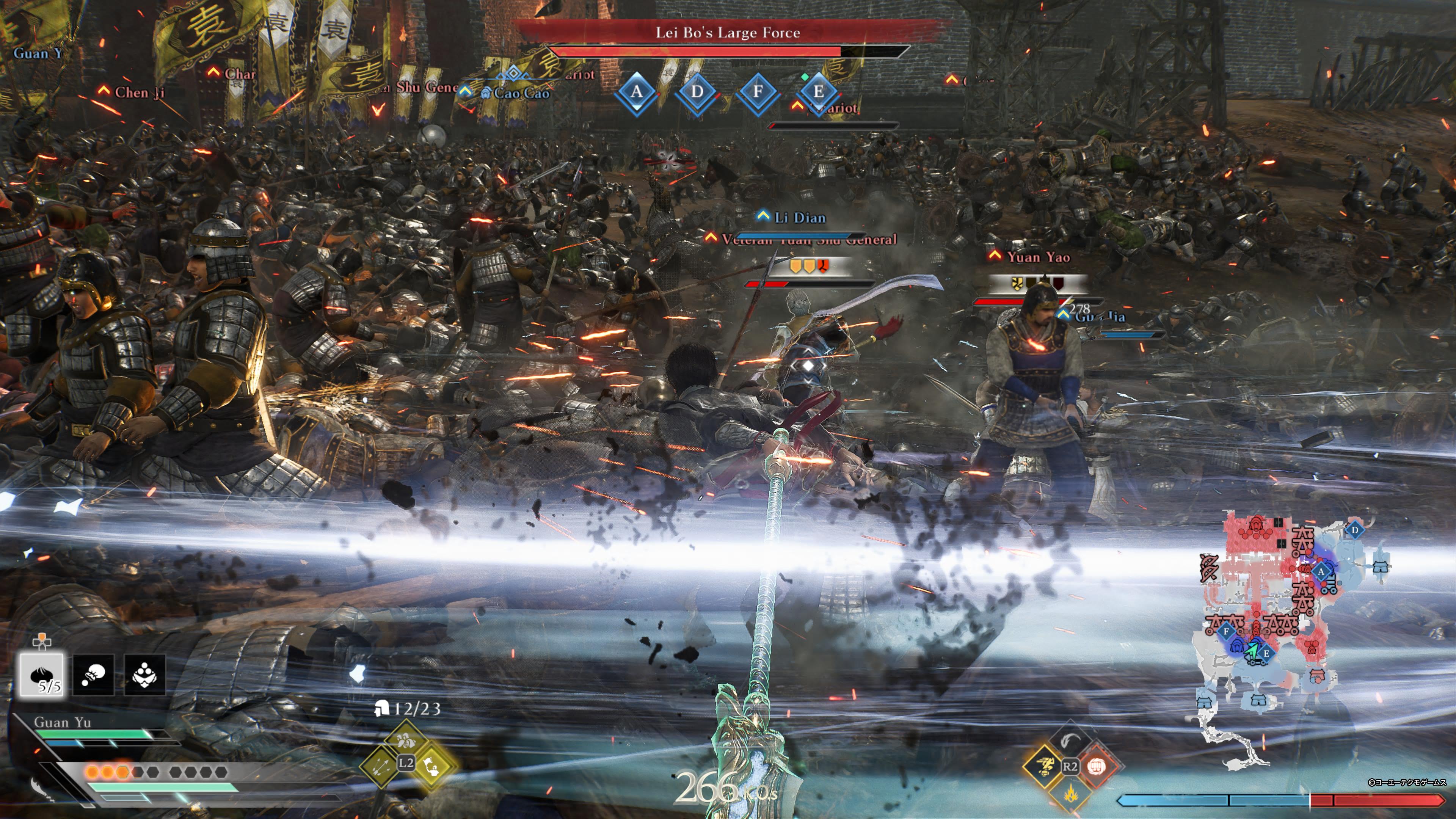Trigger the infantry charge tactic icon
The height and width of the screenshot is (819, 1456).
click(405, 741)
